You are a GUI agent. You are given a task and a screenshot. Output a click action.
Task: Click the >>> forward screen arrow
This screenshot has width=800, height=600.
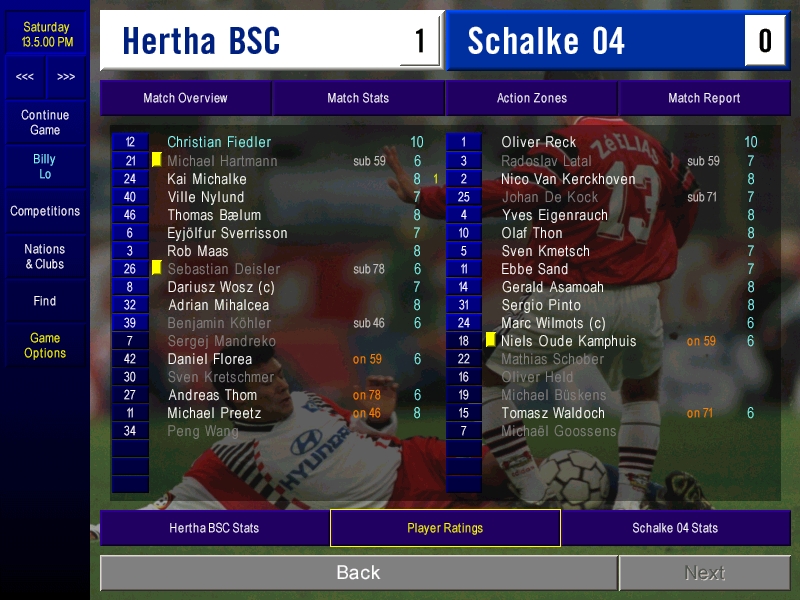point(66,77)
